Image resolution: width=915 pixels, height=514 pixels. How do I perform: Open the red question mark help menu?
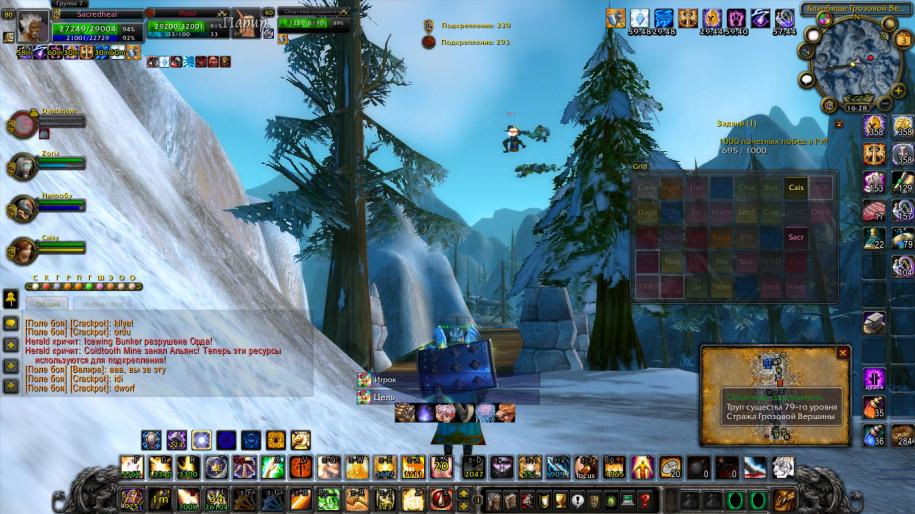(x=646, y=499)
